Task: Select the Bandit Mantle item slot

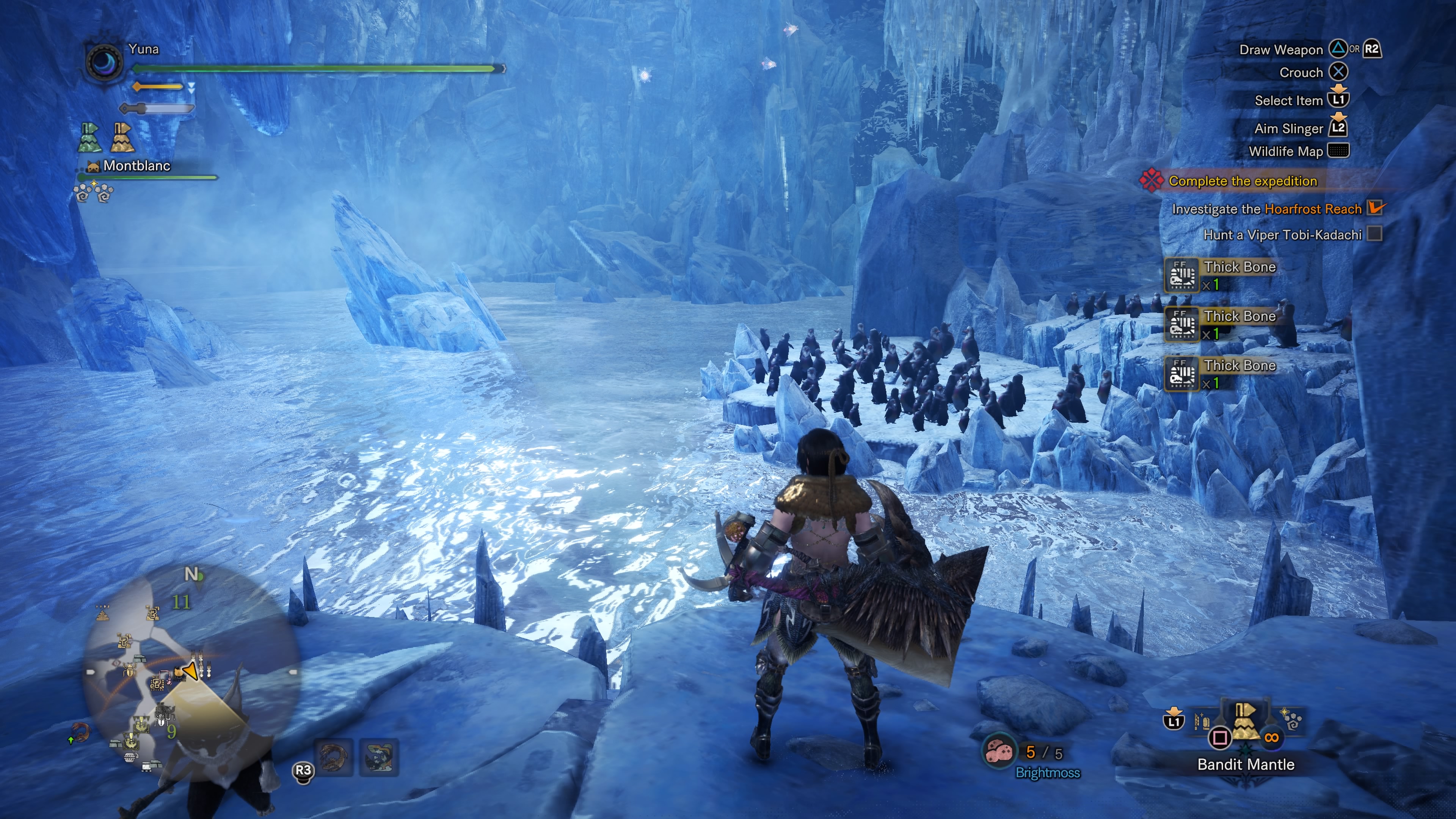Action: (1245, 724)
